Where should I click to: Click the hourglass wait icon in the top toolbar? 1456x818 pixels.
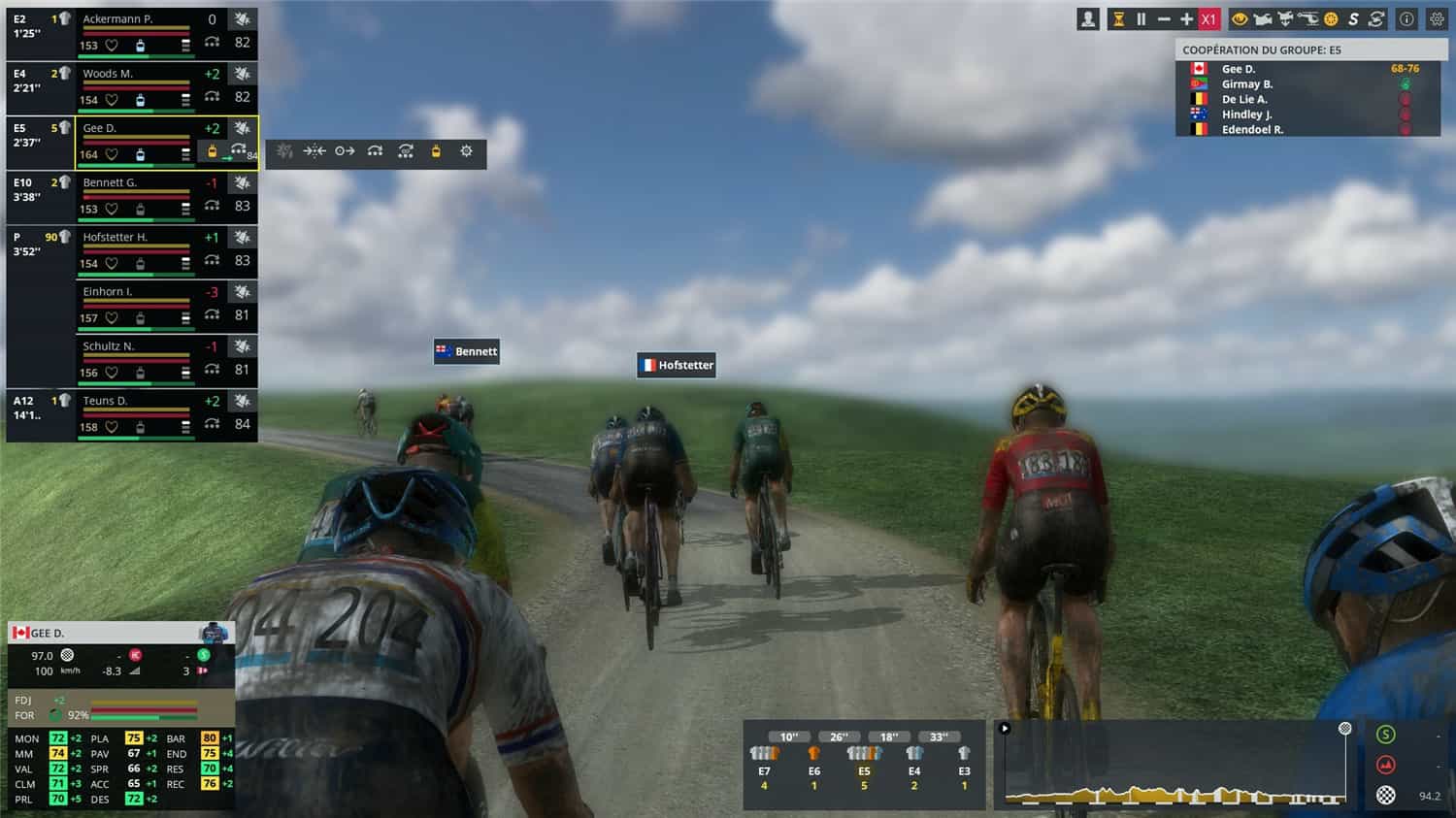pos(1117,18)
